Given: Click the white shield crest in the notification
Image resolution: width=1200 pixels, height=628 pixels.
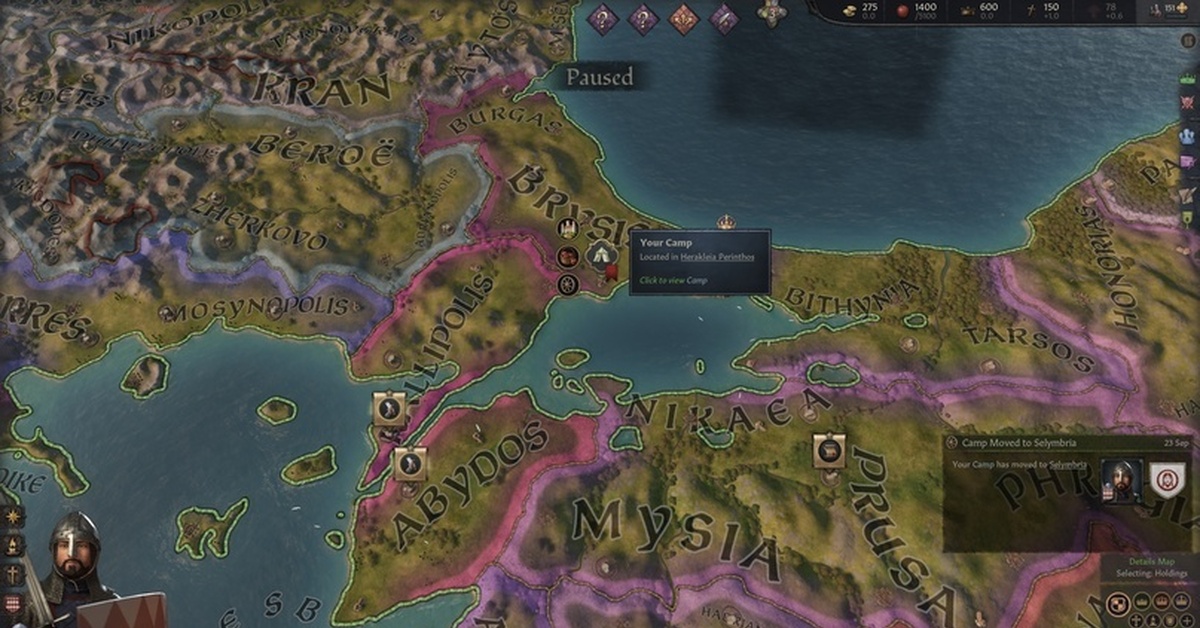Looking at the screenshot, I should 1166,482.
